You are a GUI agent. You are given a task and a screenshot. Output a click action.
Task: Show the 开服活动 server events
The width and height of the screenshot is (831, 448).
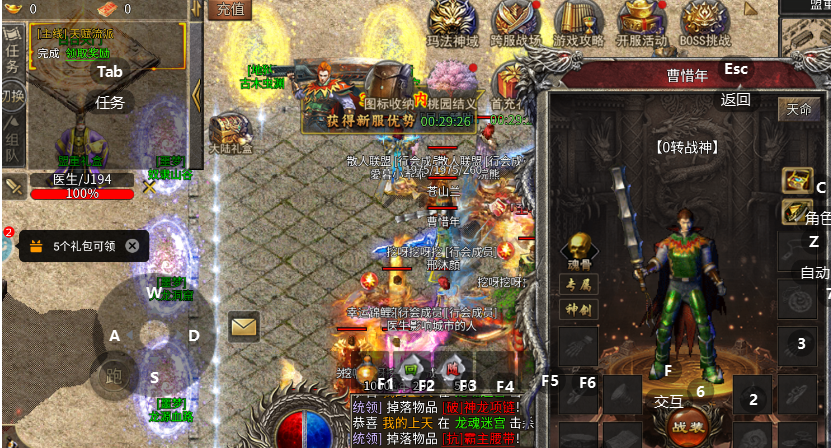[641, 22]
